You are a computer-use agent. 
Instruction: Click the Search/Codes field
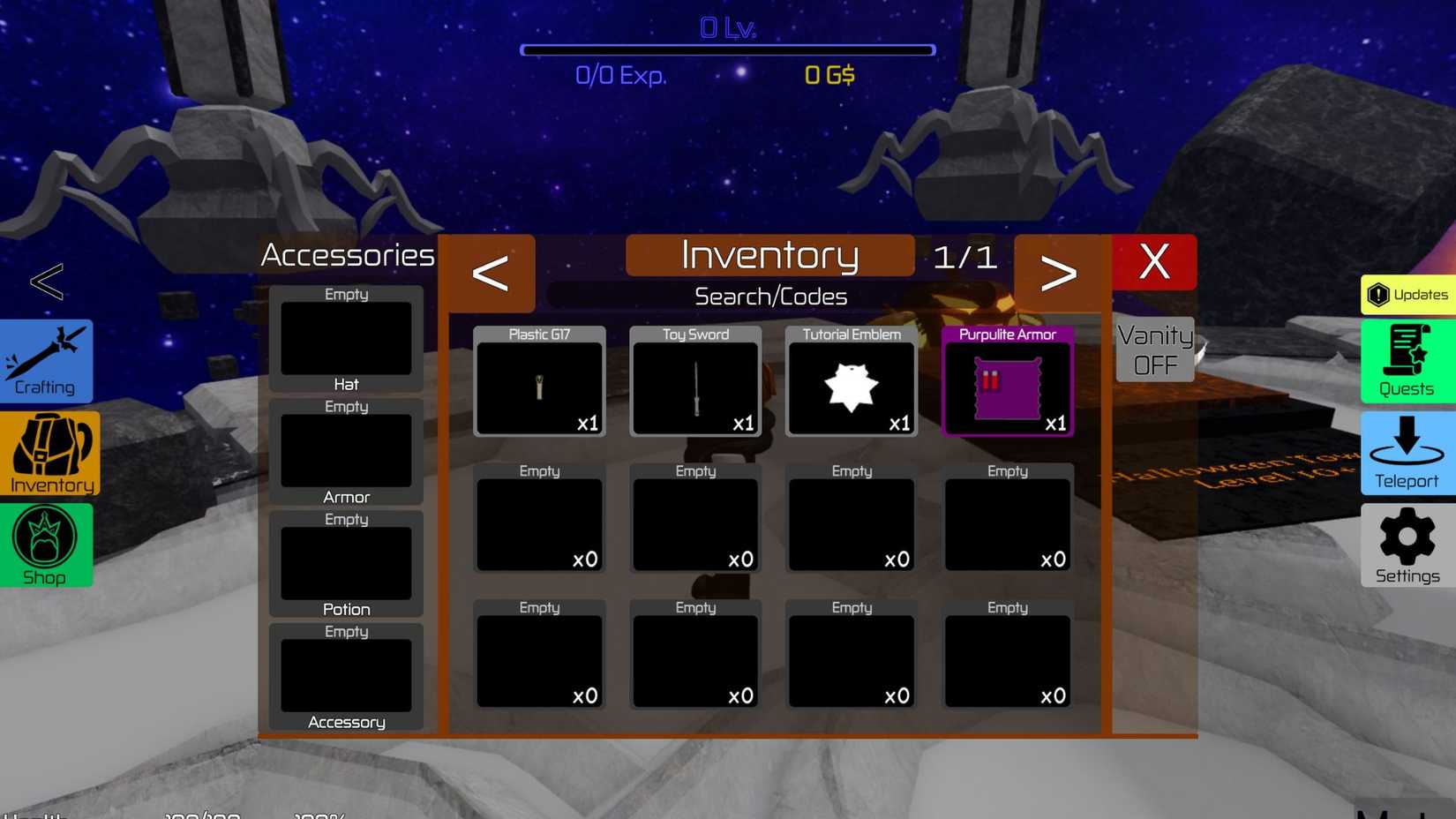769,296
